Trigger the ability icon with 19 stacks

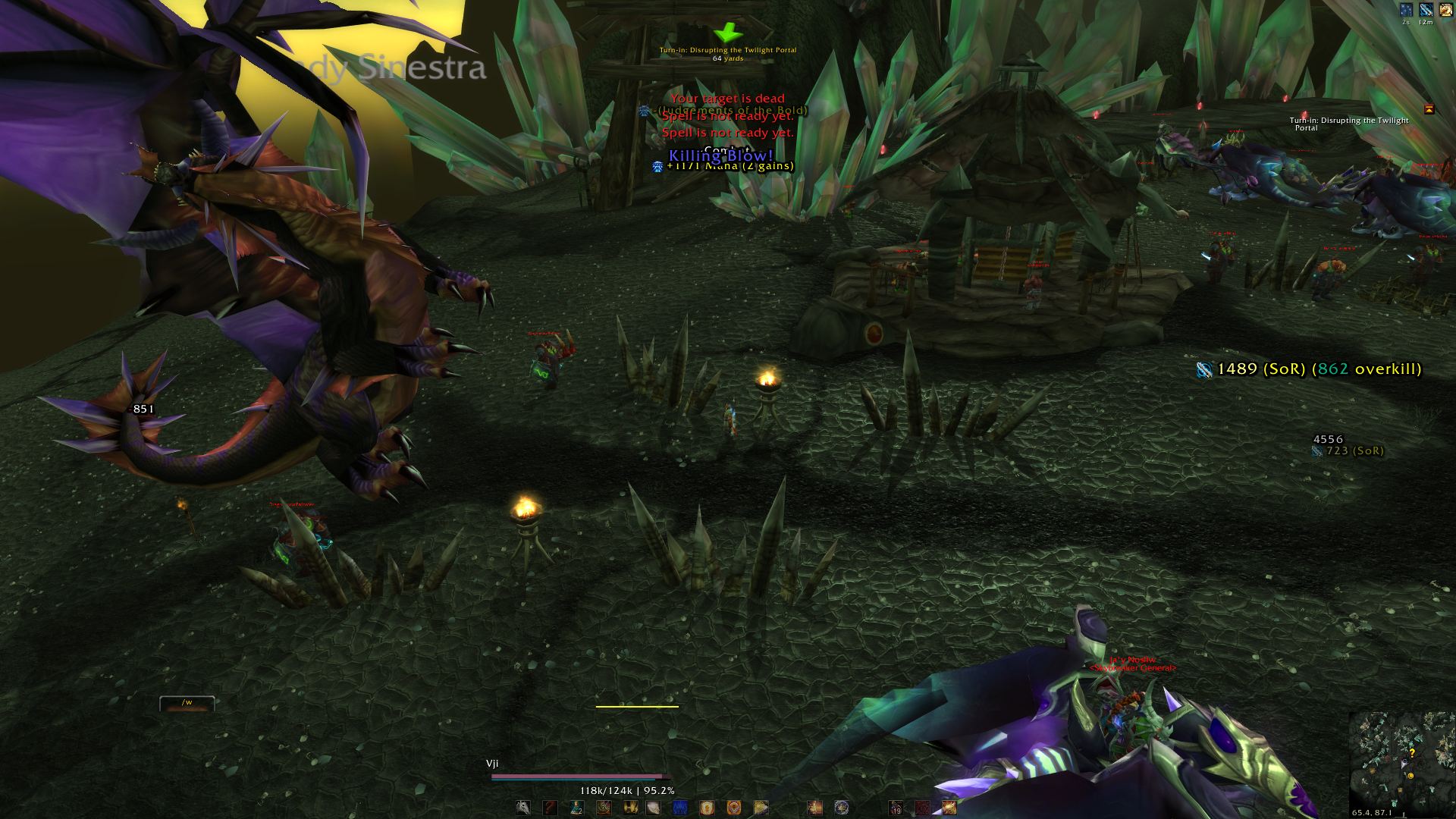[896, 808]
